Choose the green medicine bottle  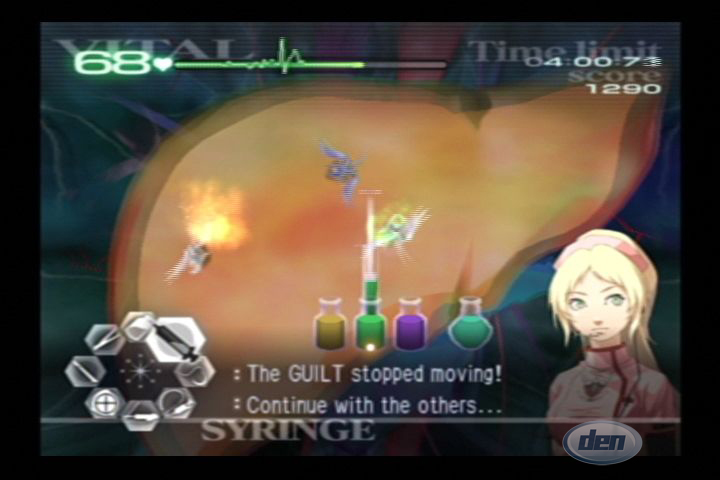[x=371, y=325]
